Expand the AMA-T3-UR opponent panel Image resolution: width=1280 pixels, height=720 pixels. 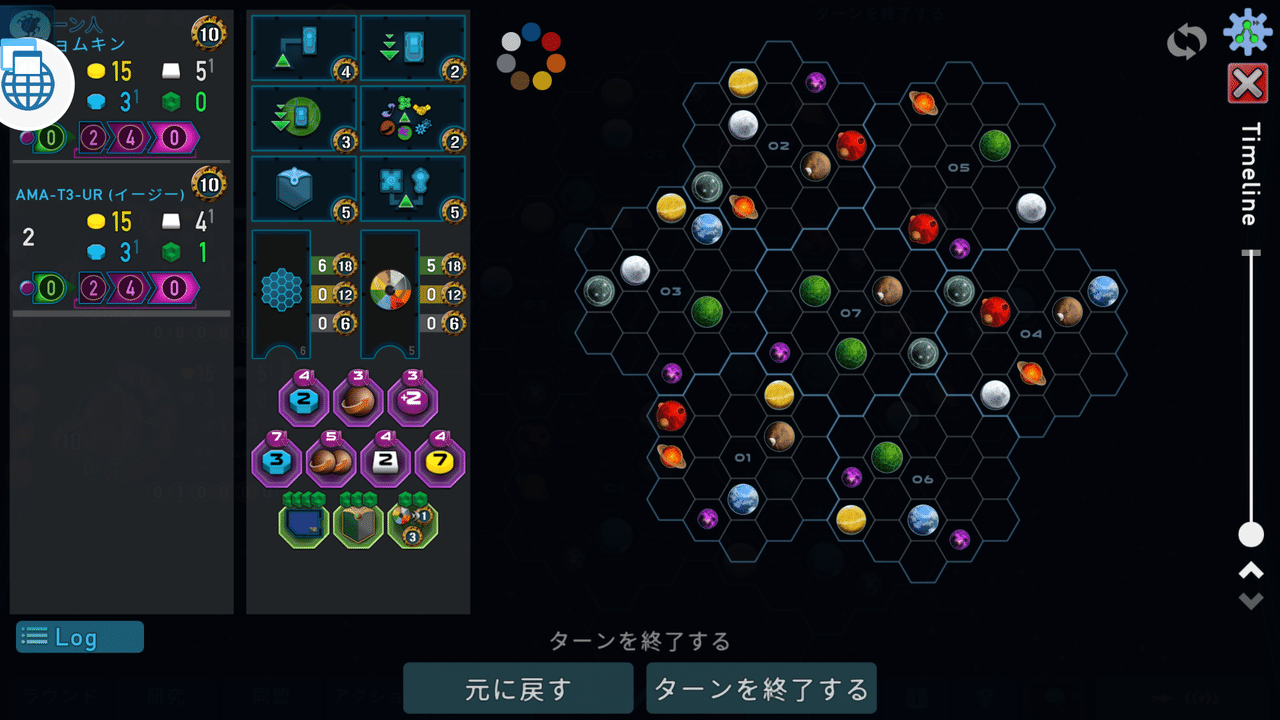tap(100, 193)
